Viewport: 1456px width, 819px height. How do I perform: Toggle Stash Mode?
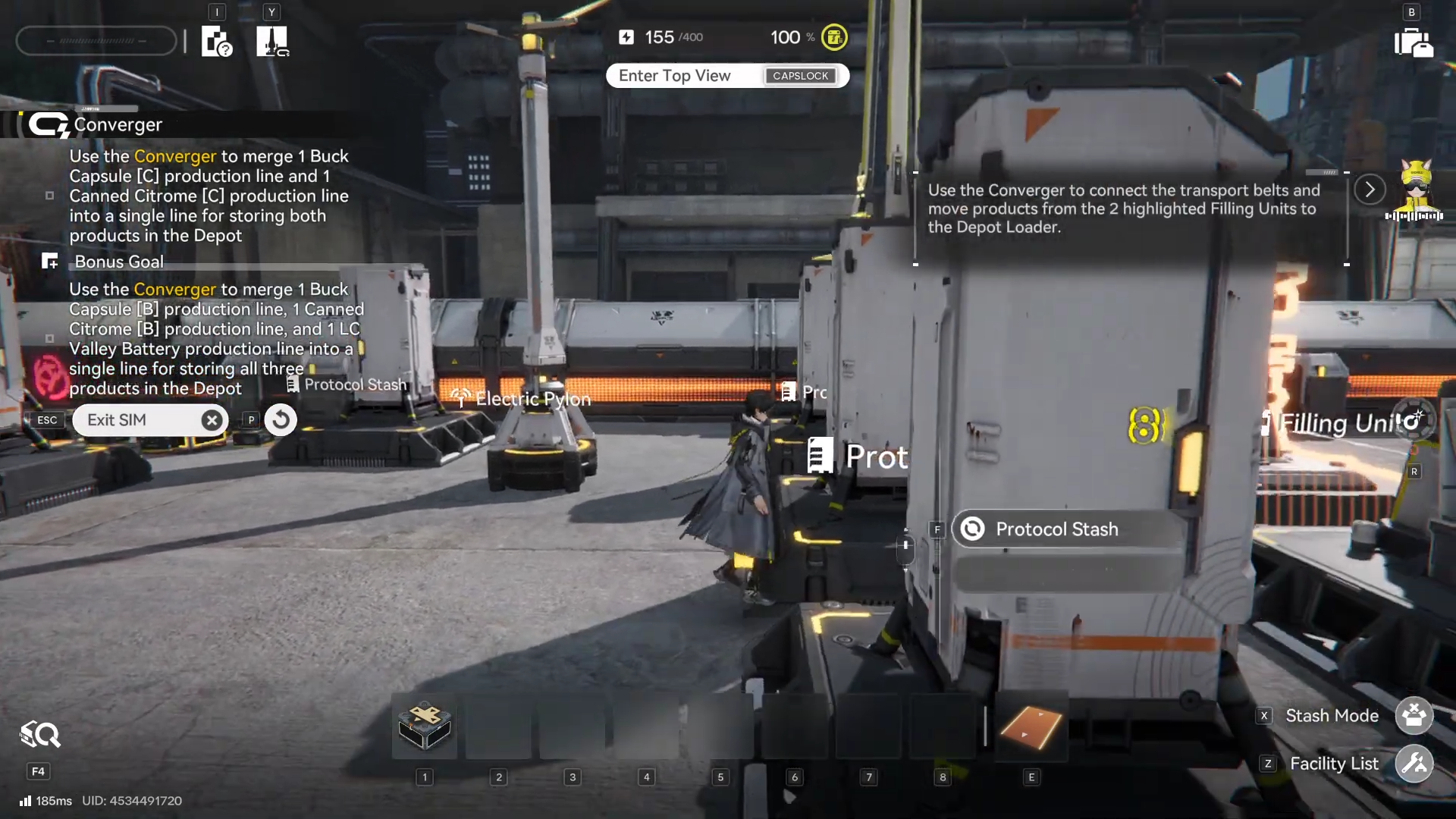coord(1414,715)
